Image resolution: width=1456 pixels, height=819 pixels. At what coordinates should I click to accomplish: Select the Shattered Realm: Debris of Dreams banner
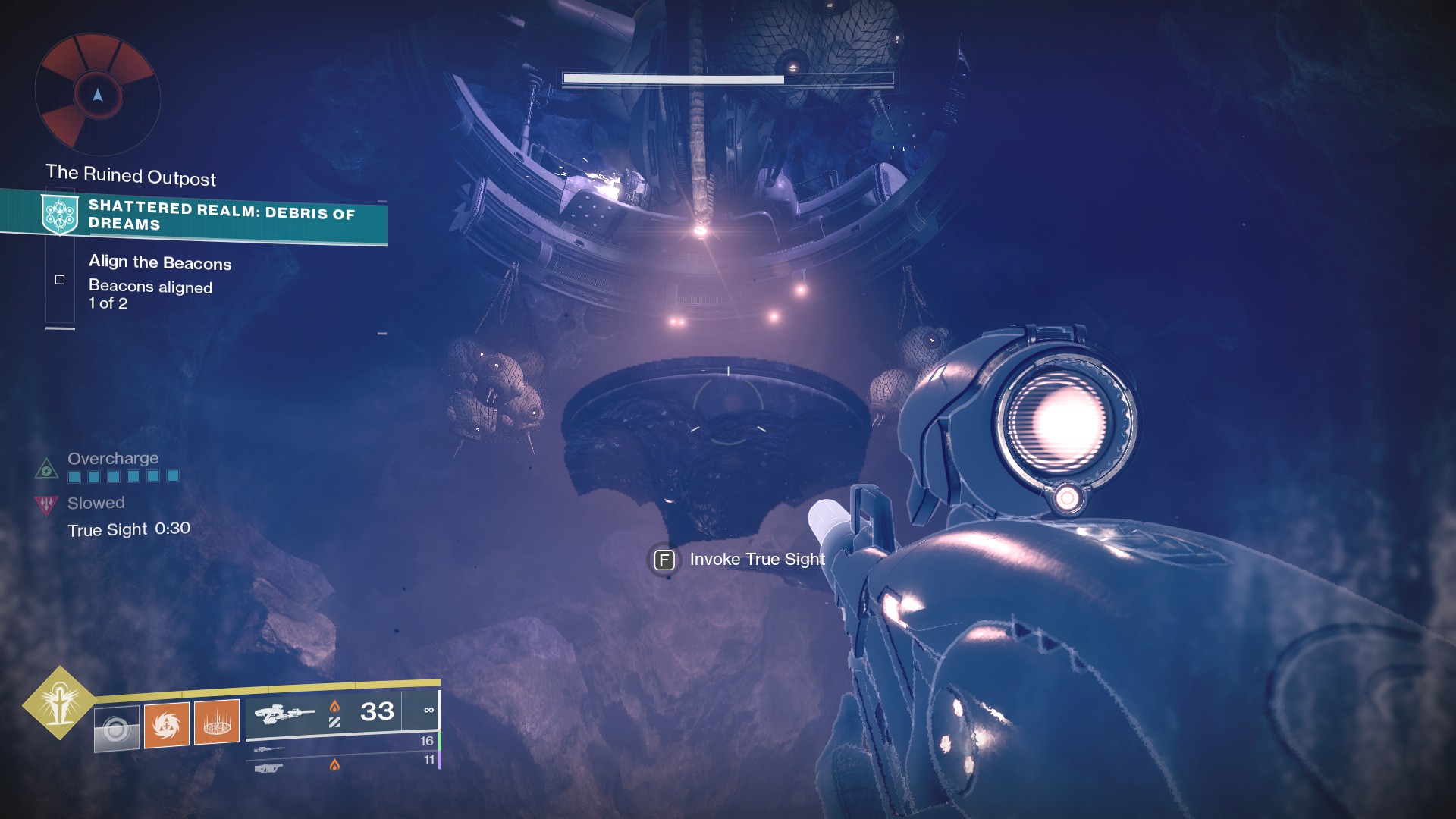220,216
